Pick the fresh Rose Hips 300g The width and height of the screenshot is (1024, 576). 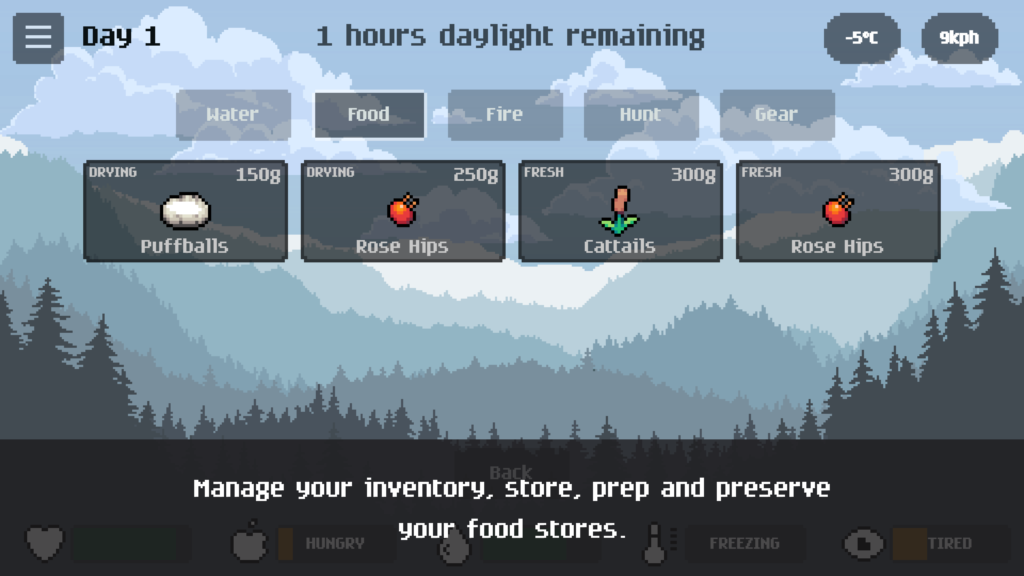tap(838, 211)
